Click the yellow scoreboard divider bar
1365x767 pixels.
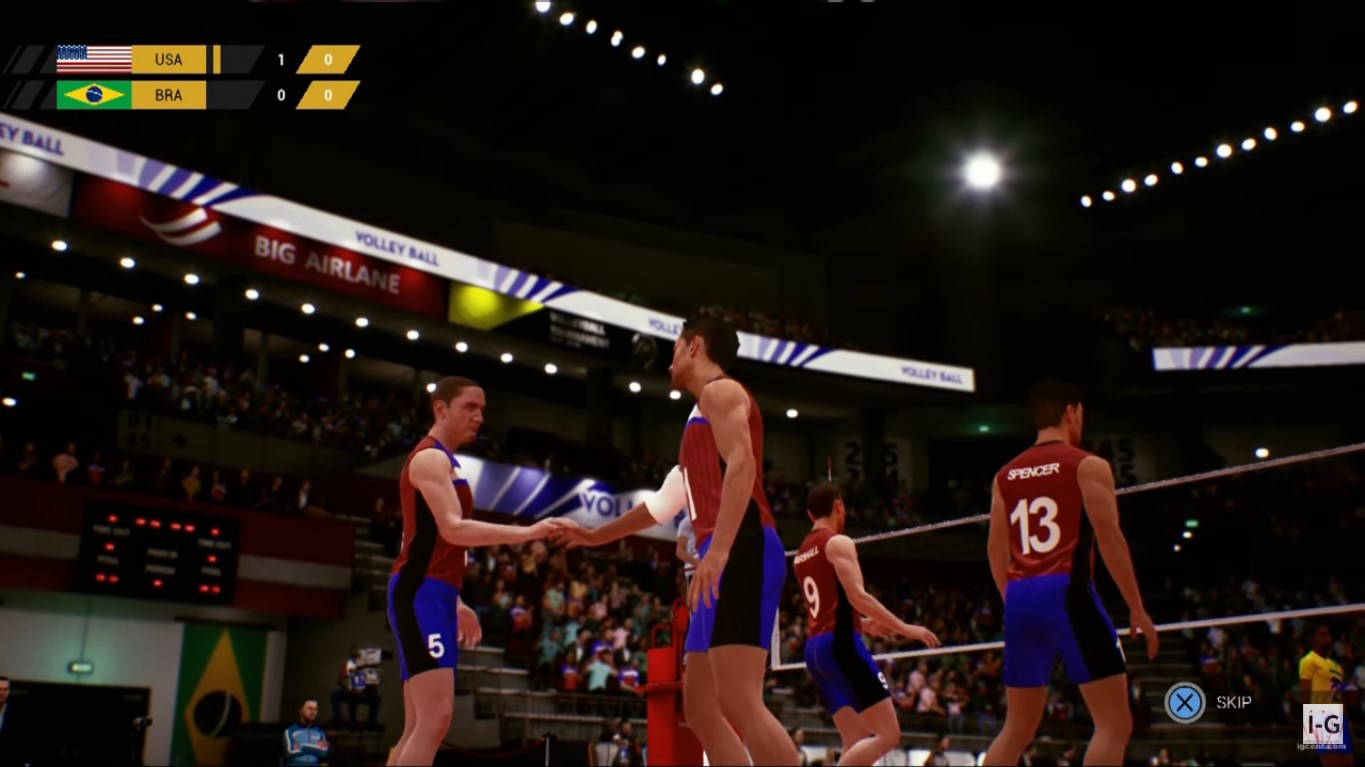pos(216,58)
